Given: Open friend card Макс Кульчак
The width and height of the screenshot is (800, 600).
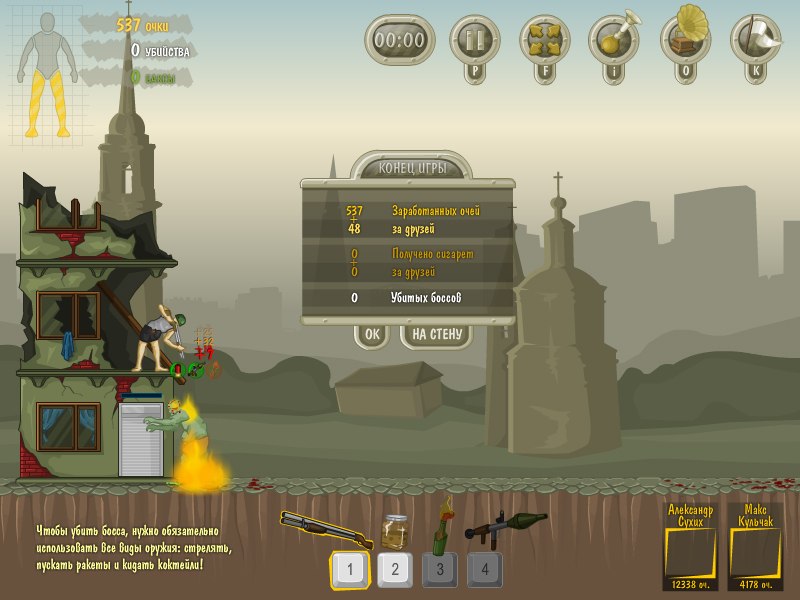Looking at the screenshot, I should (x=756, y=546).
